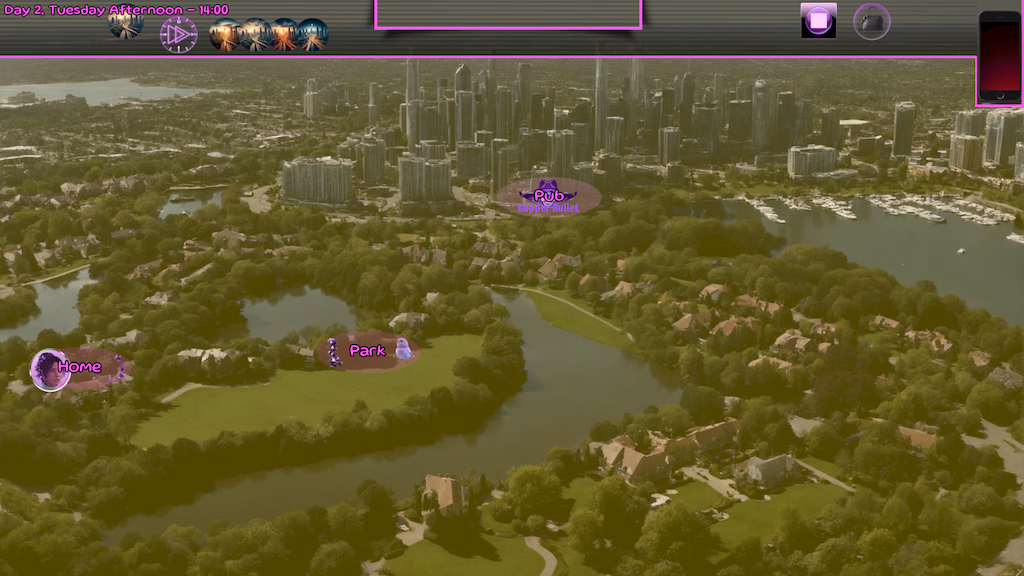Screen dimensions: 1024x576
Task: Advance time with the clock arrow button
Action: [178, 35]
